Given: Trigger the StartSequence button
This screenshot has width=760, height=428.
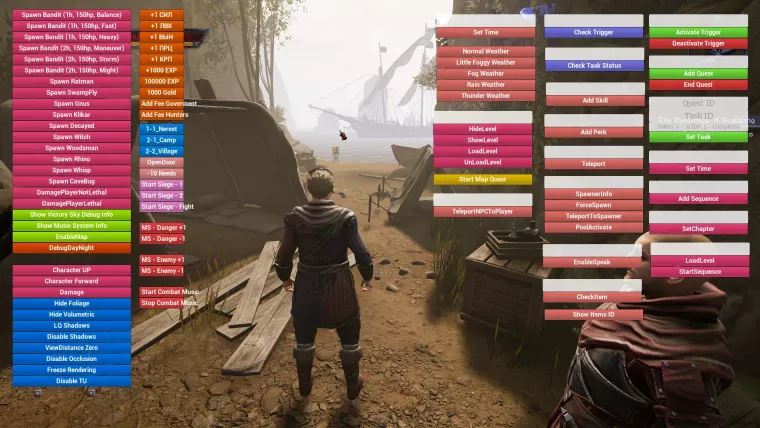Looking at the screenshot, I should pos(698,272).
